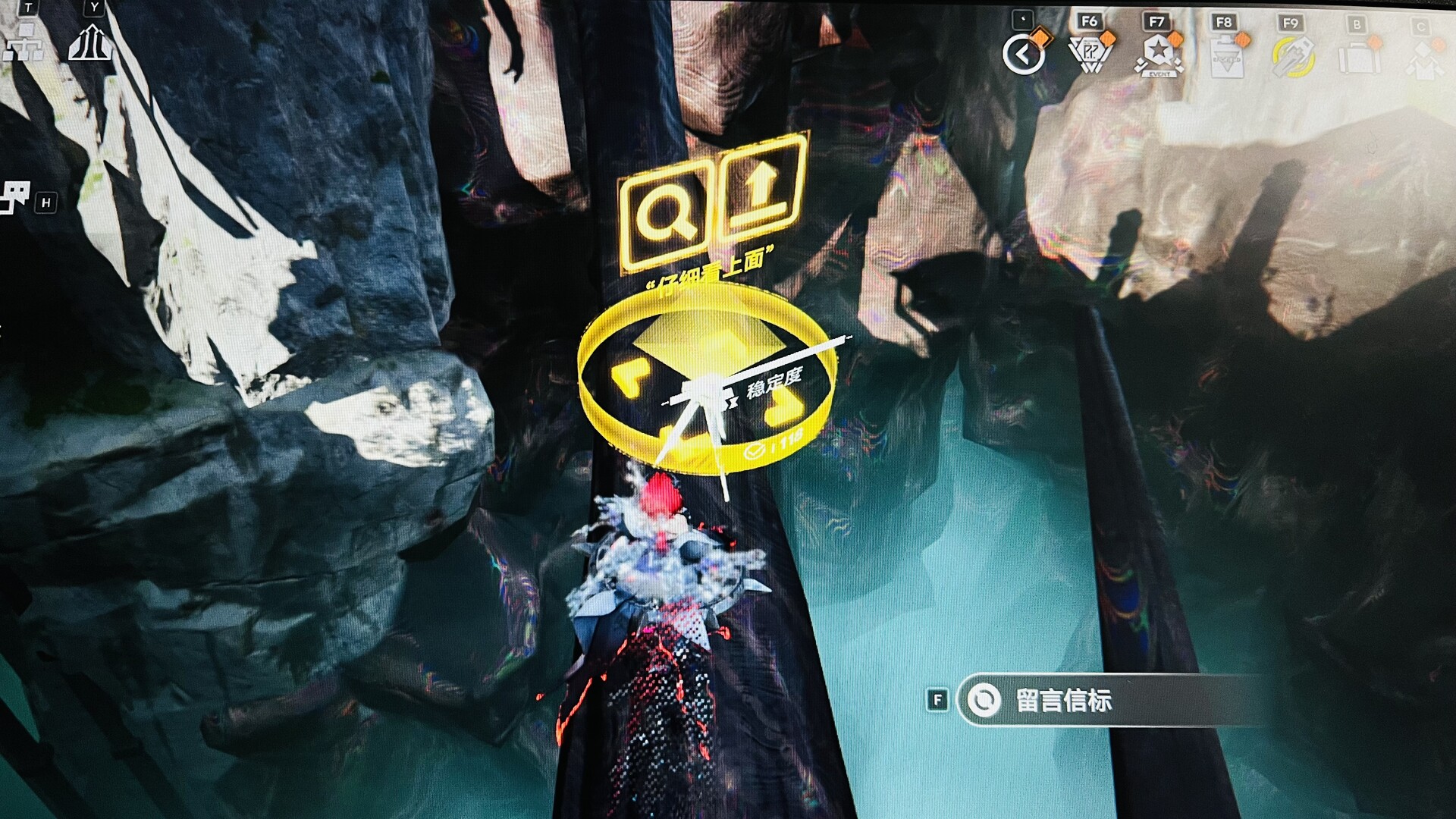Select the 留言信标 interaction prompt
Viewport: 1456px width, 819px height.
tap(1063, 700)
